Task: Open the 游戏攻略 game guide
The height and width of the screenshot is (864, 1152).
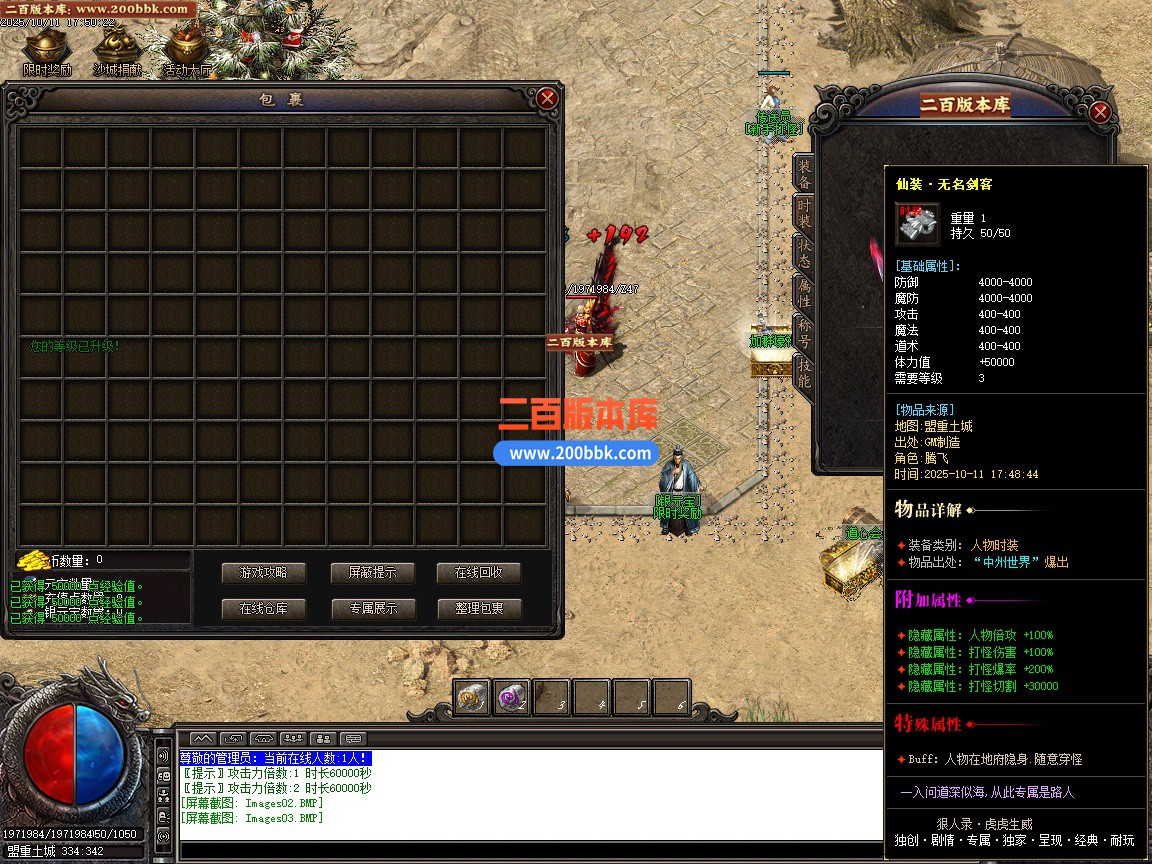Action: point(263,573)
